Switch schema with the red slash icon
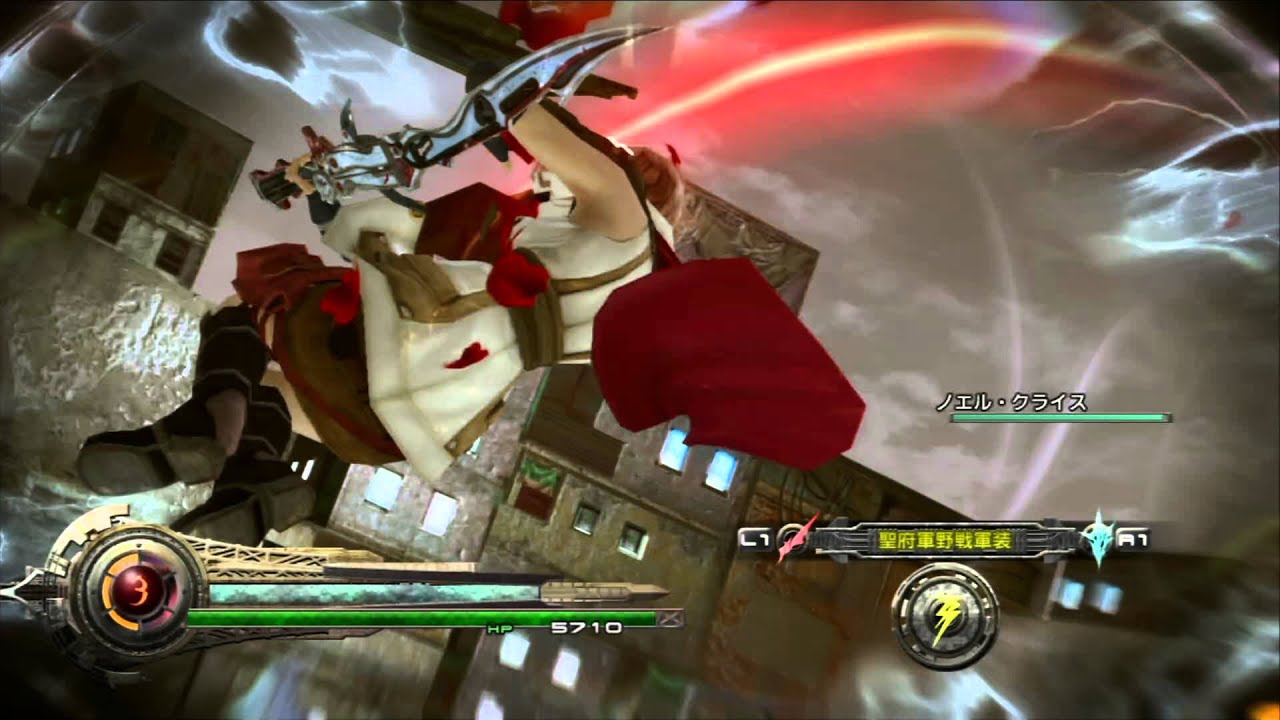The image size is (1280, 720). 793,539
